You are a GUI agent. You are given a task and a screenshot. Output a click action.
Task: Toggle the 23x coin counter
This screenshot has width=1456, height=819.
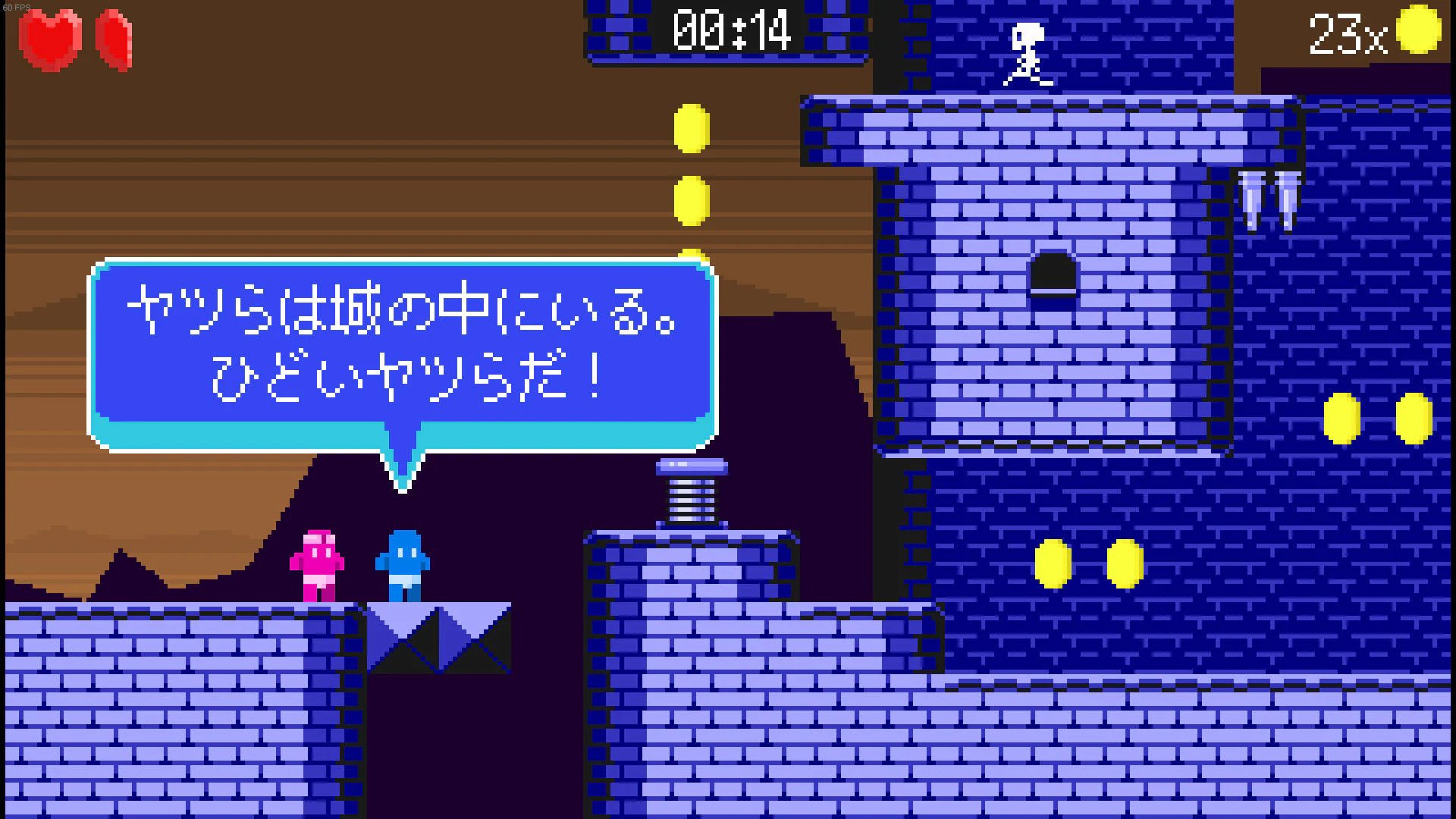(x=1350, y=32)
